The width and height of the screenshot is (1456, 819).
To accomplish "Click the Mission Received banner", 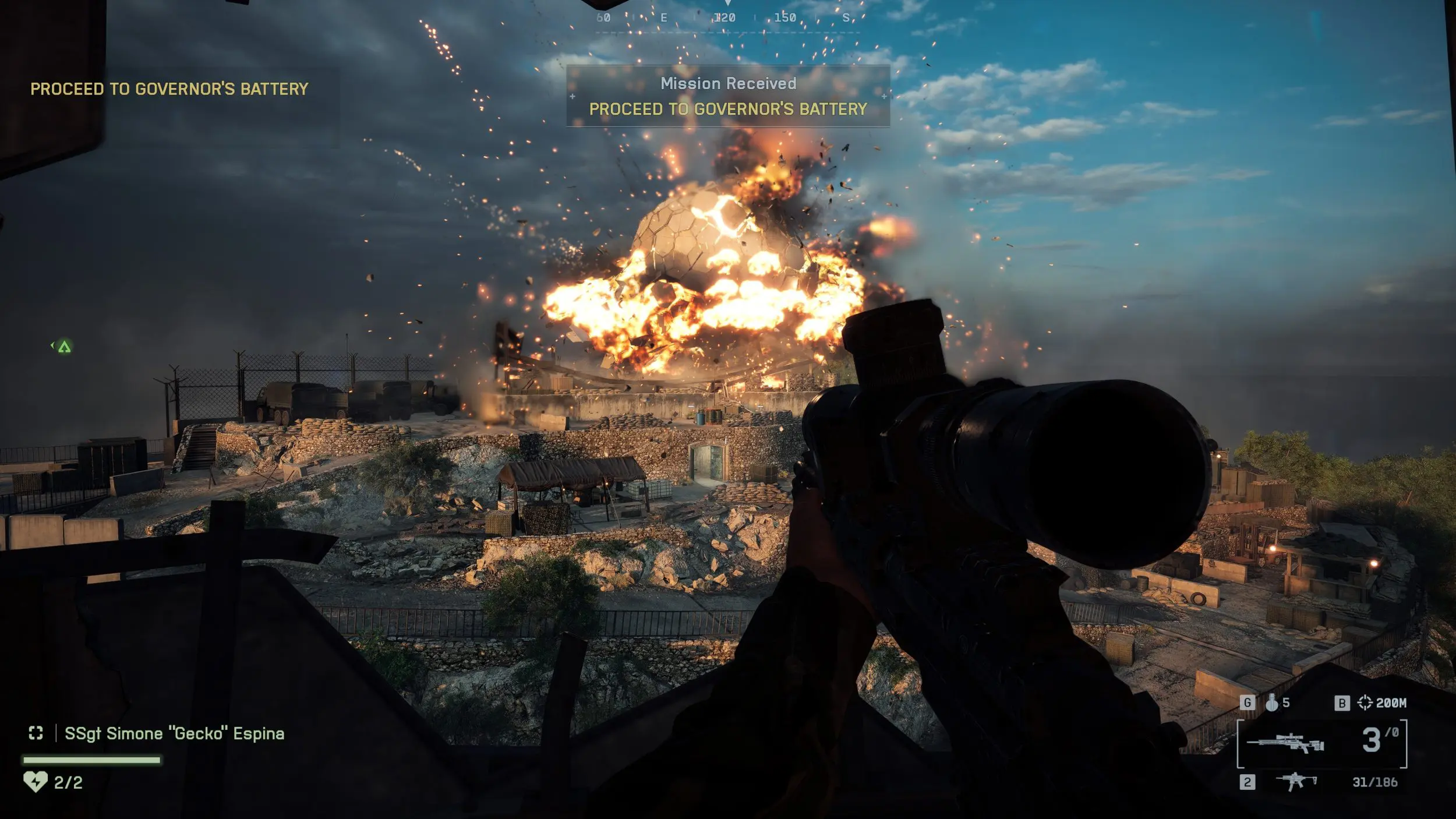I will (x=727, y=96).
